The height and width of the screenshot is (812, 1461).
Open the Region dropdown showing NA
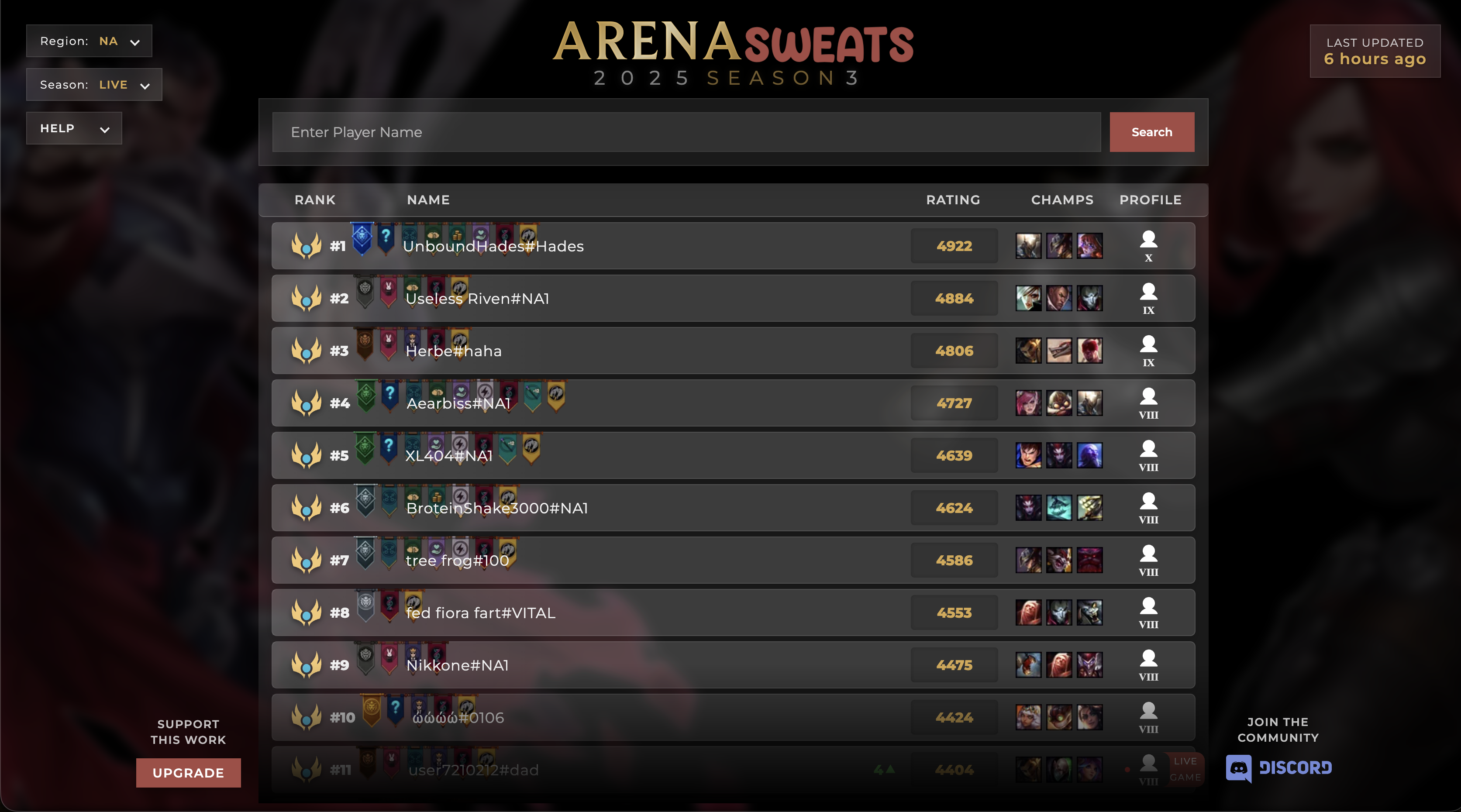click(x=89, y=41)
